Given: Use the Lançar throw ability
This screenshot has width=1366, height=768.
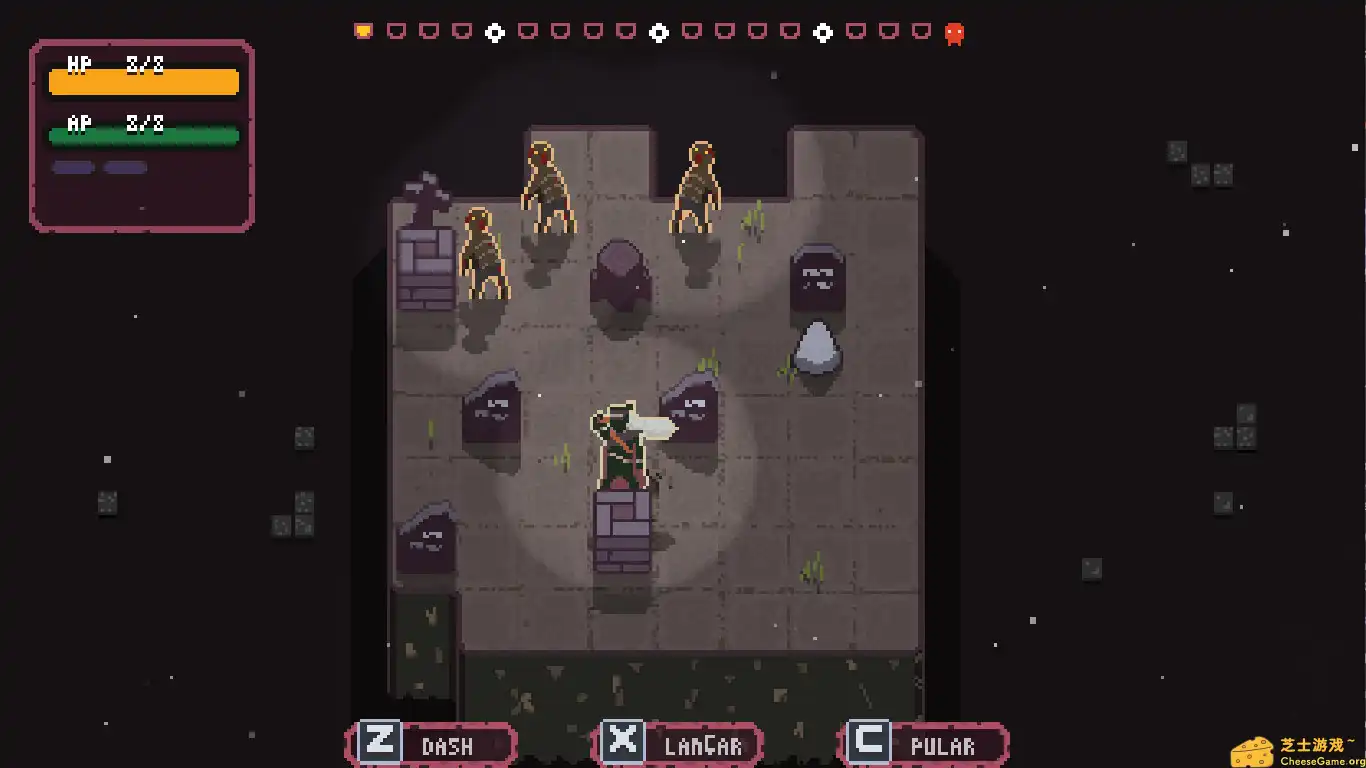Looking at the screenshot, I should 677,744.
